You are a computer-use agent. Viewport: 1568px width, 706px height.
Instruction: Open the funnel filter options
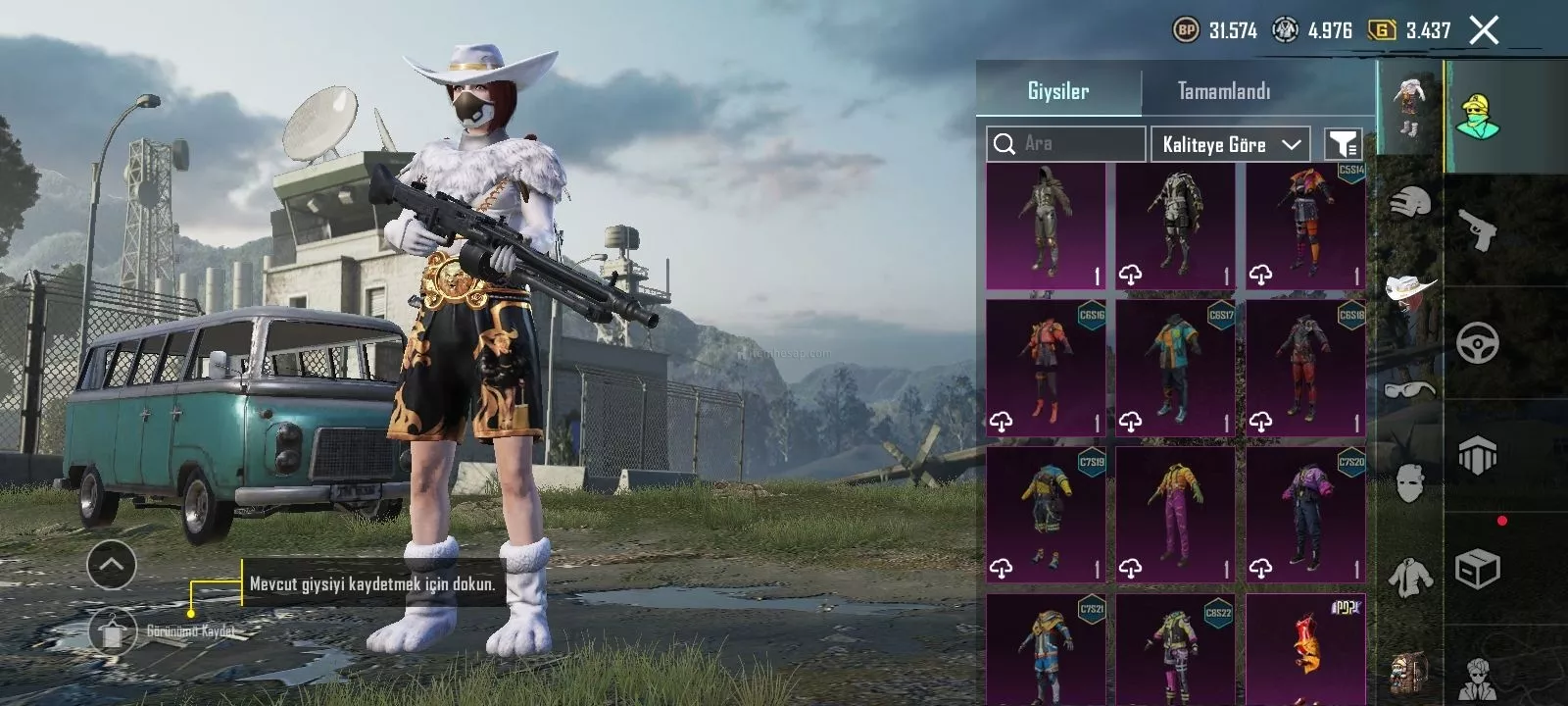tap(1343, 144)
